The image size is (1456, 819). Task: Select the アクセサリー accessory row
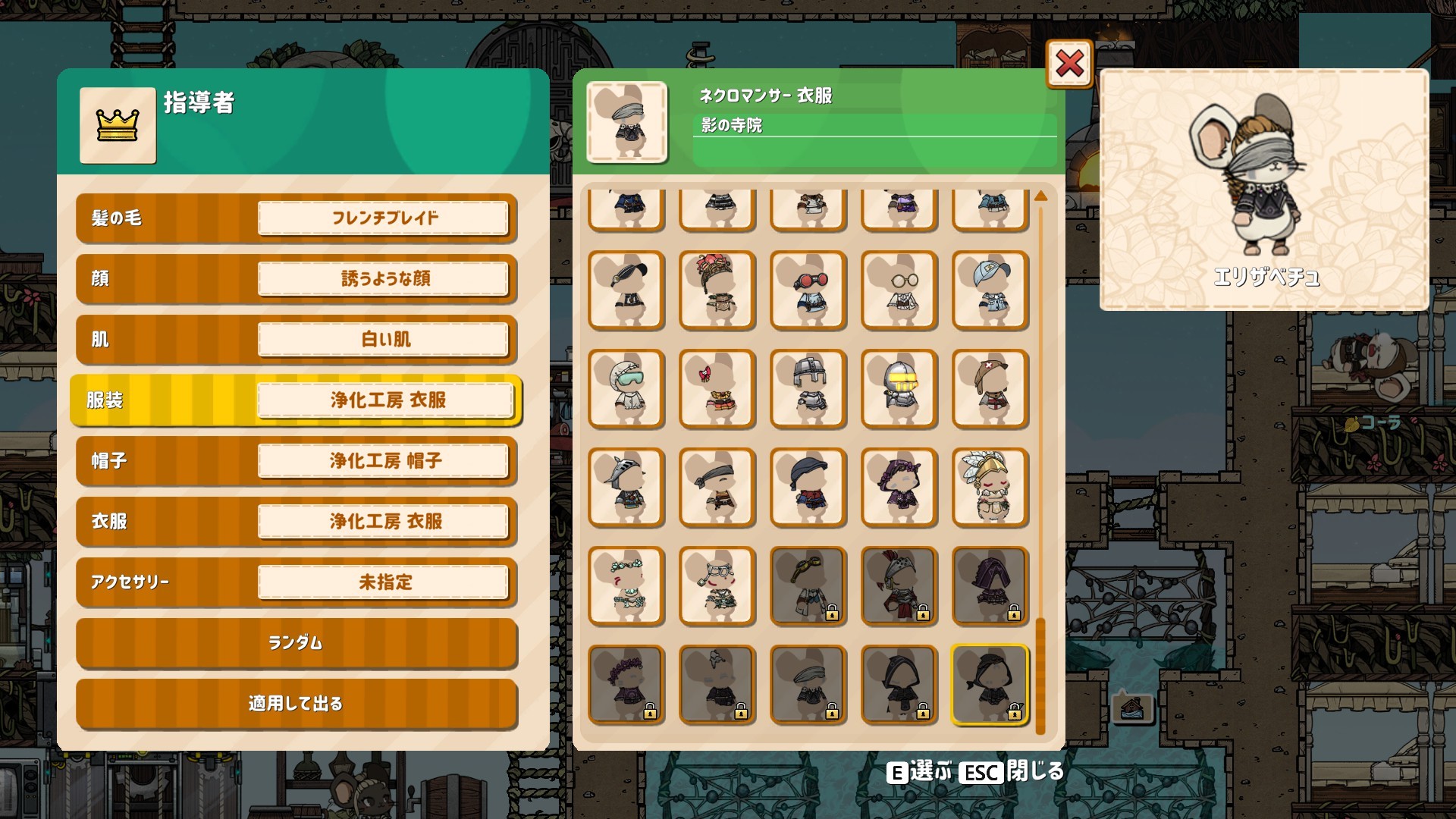(296, 582)
